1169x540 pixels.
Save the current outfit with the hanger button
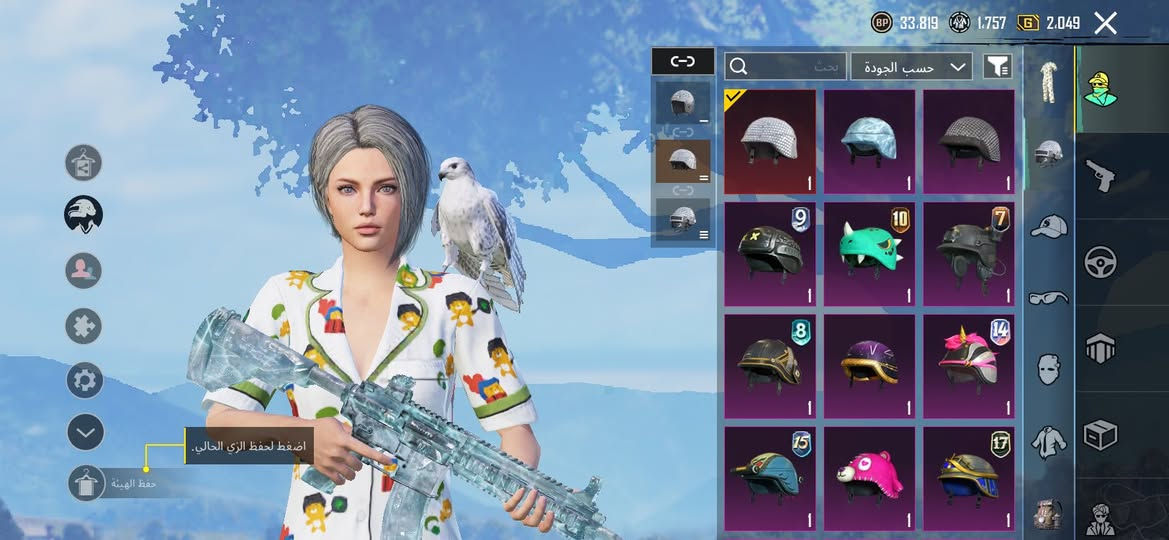pos(87,483)
